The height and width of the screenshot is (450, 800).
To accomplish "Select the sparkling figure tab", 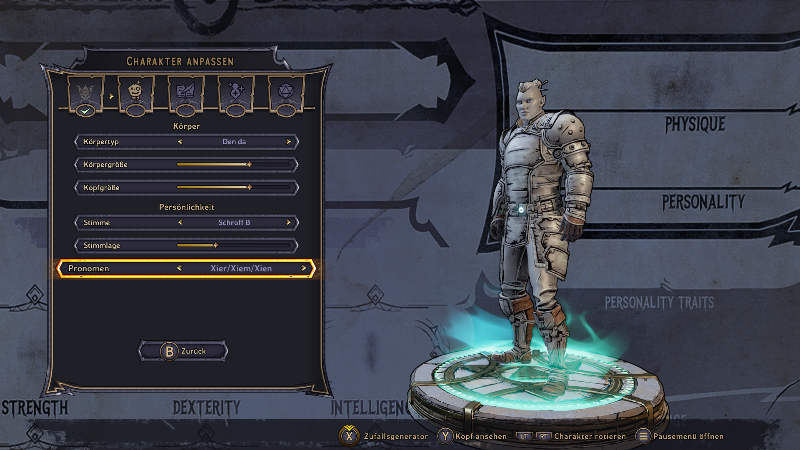I will click(x=236, y=94).
